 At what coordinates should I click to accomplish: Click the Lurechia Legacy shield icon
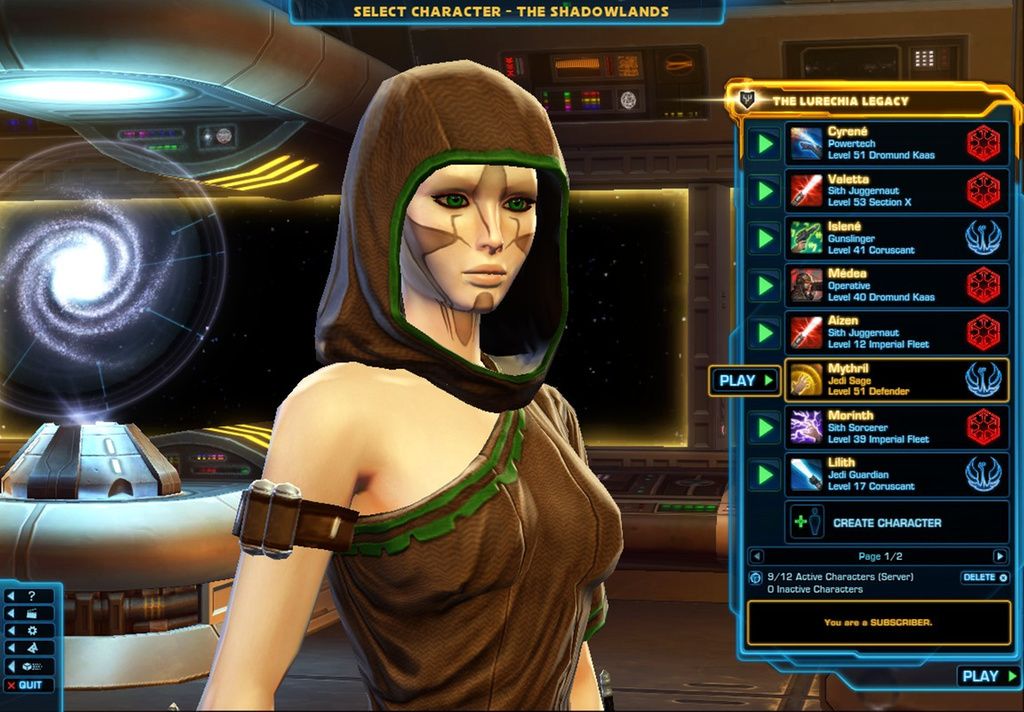tap(745, 100)
